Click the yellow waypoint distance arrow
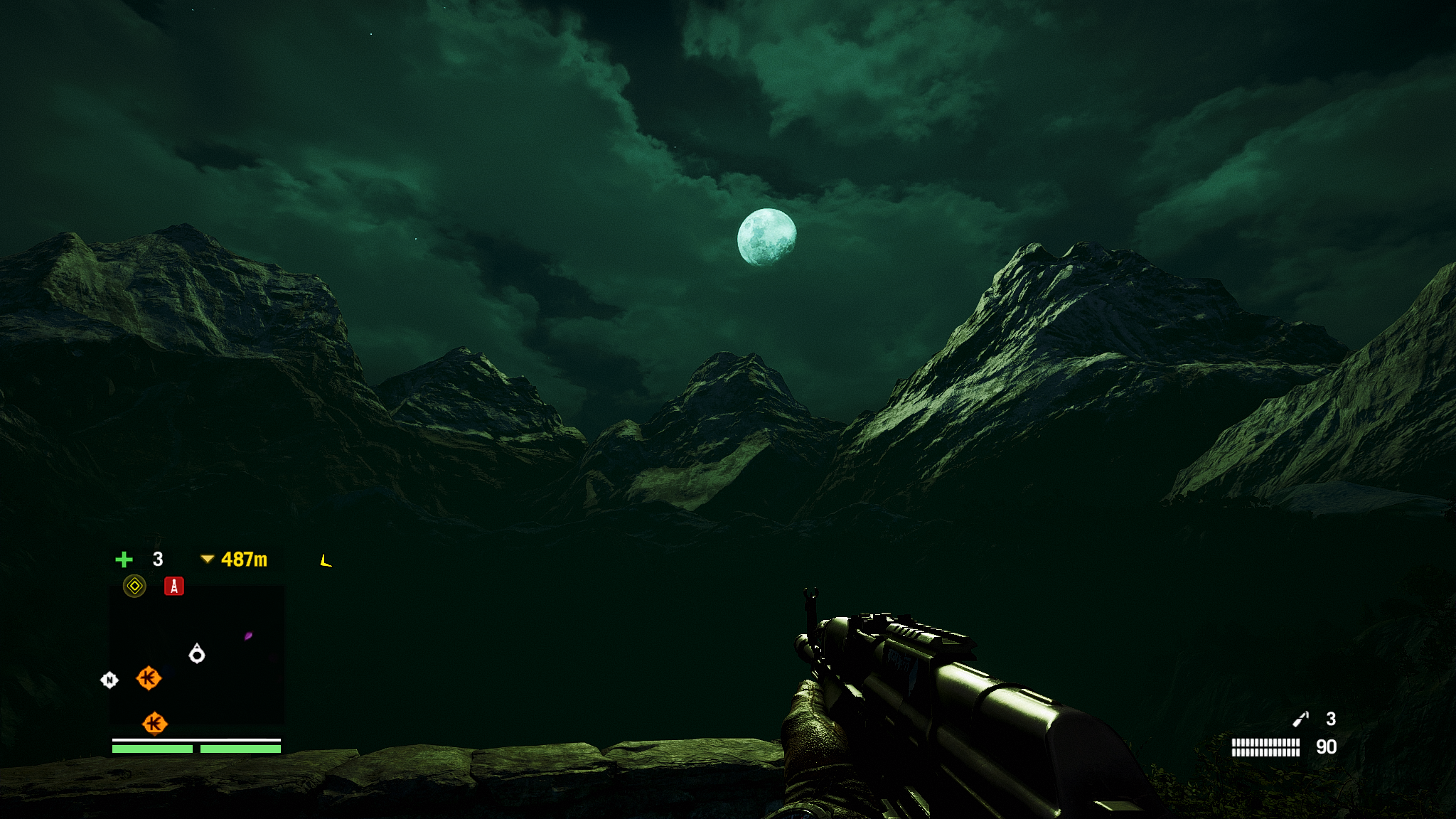The width and height of the screenshot is (1456, 819). click(207, 560)
